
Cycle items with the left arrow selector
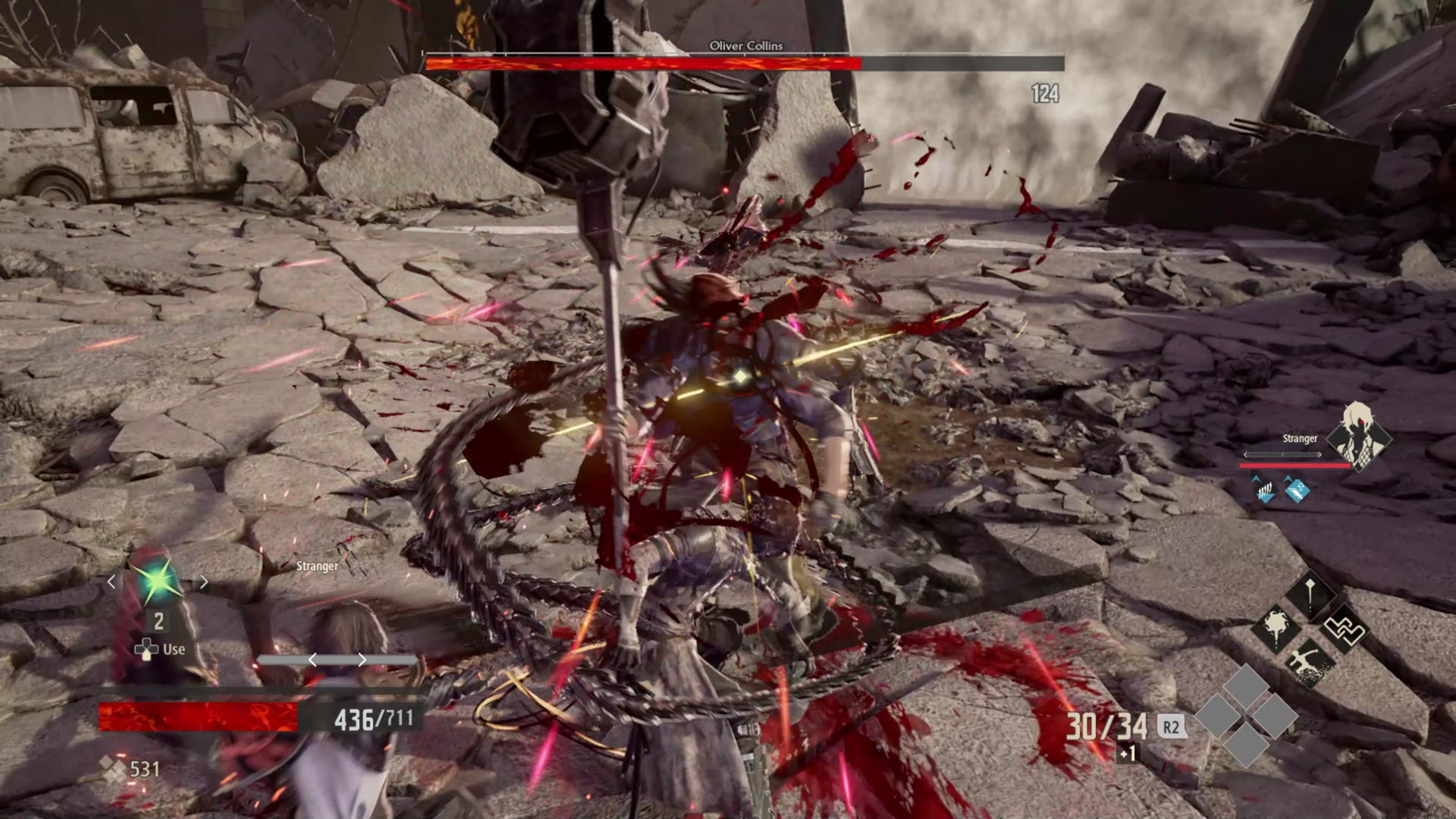coord(111,582)
